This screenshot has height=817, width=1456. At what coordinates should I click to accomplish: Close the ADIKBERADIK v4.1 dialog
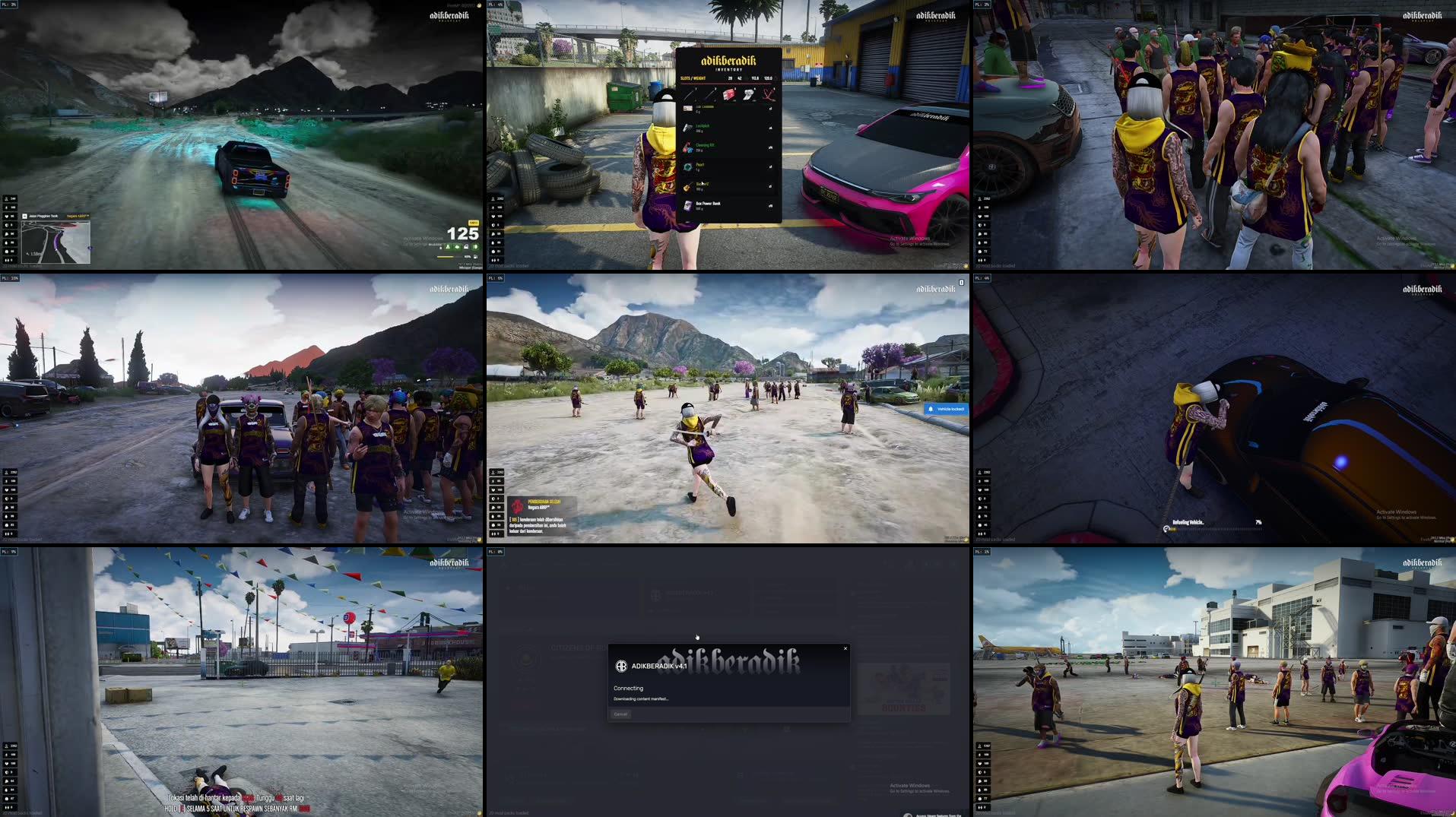coord(845,648)
